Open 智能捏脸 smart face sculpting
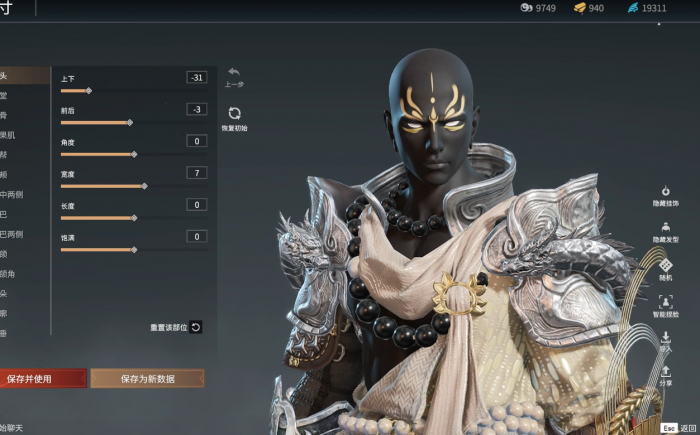 (666, 303)
